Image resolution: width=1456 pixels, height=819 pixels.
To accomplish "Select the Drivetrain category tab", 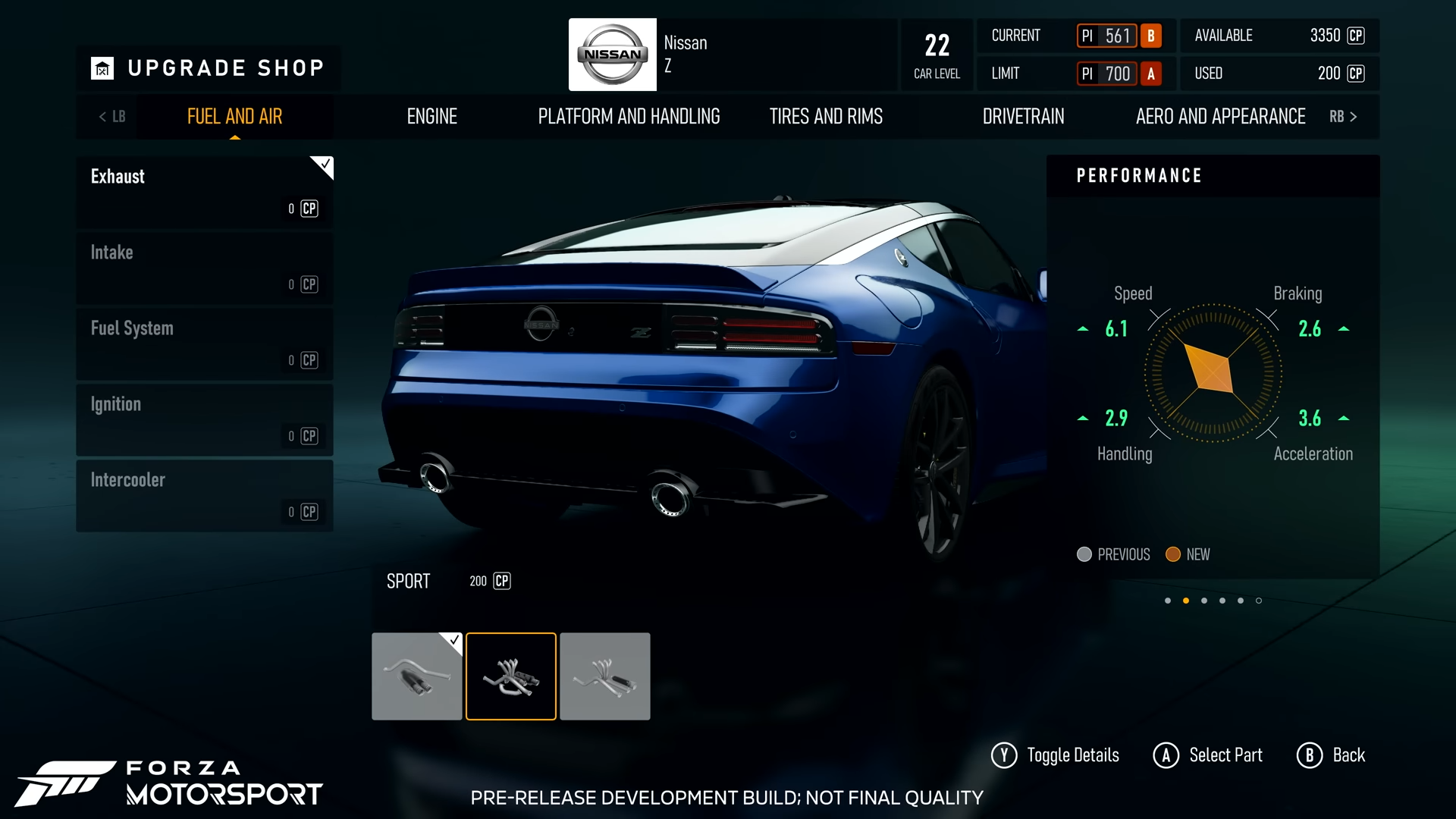I will (x=1023, y=116).
